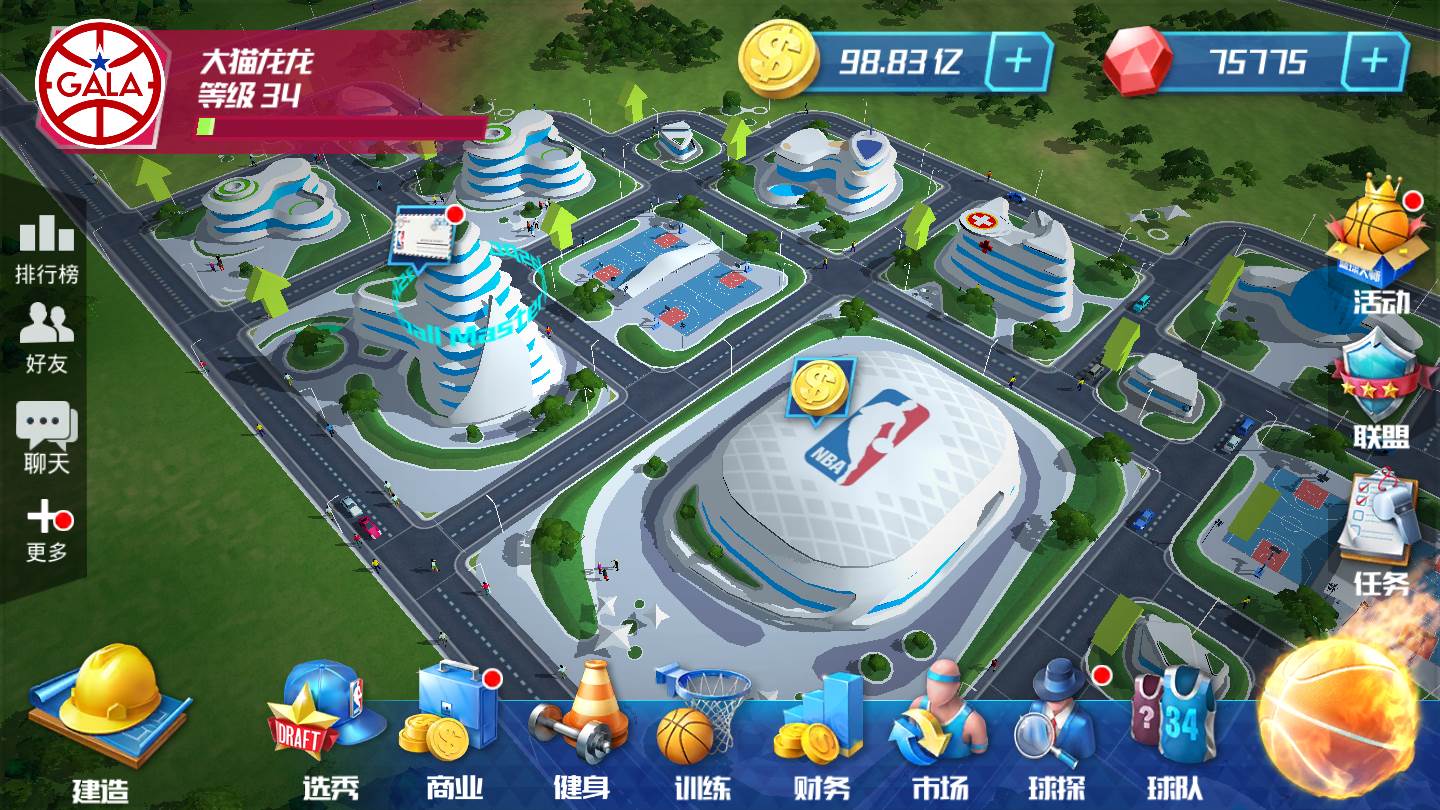Add red gems with the plus button
This screenshot has width=1440, height=810.
tap(1374, 62)
